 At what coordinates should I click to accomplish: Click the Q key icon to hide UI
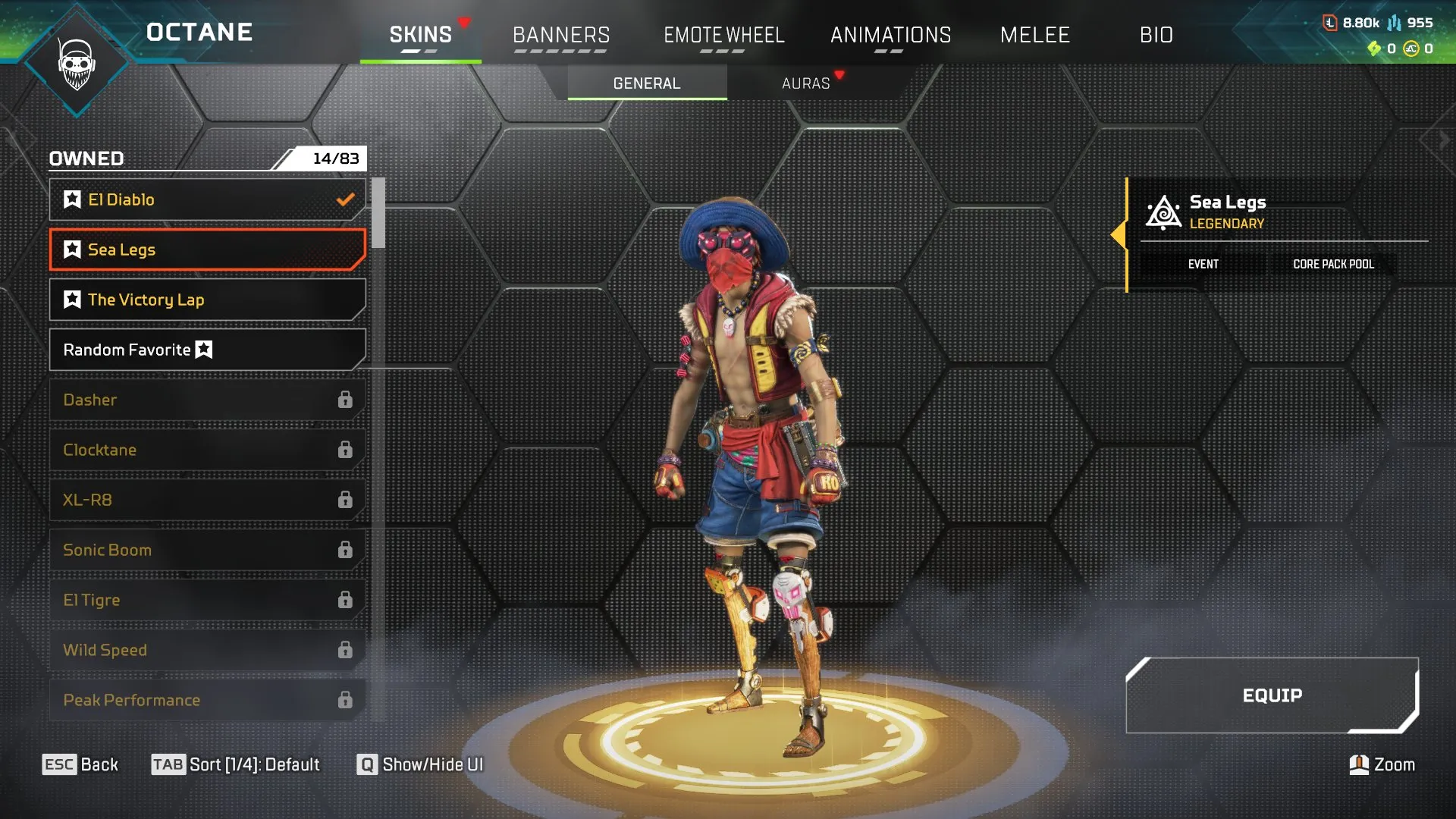click(367, 764)
